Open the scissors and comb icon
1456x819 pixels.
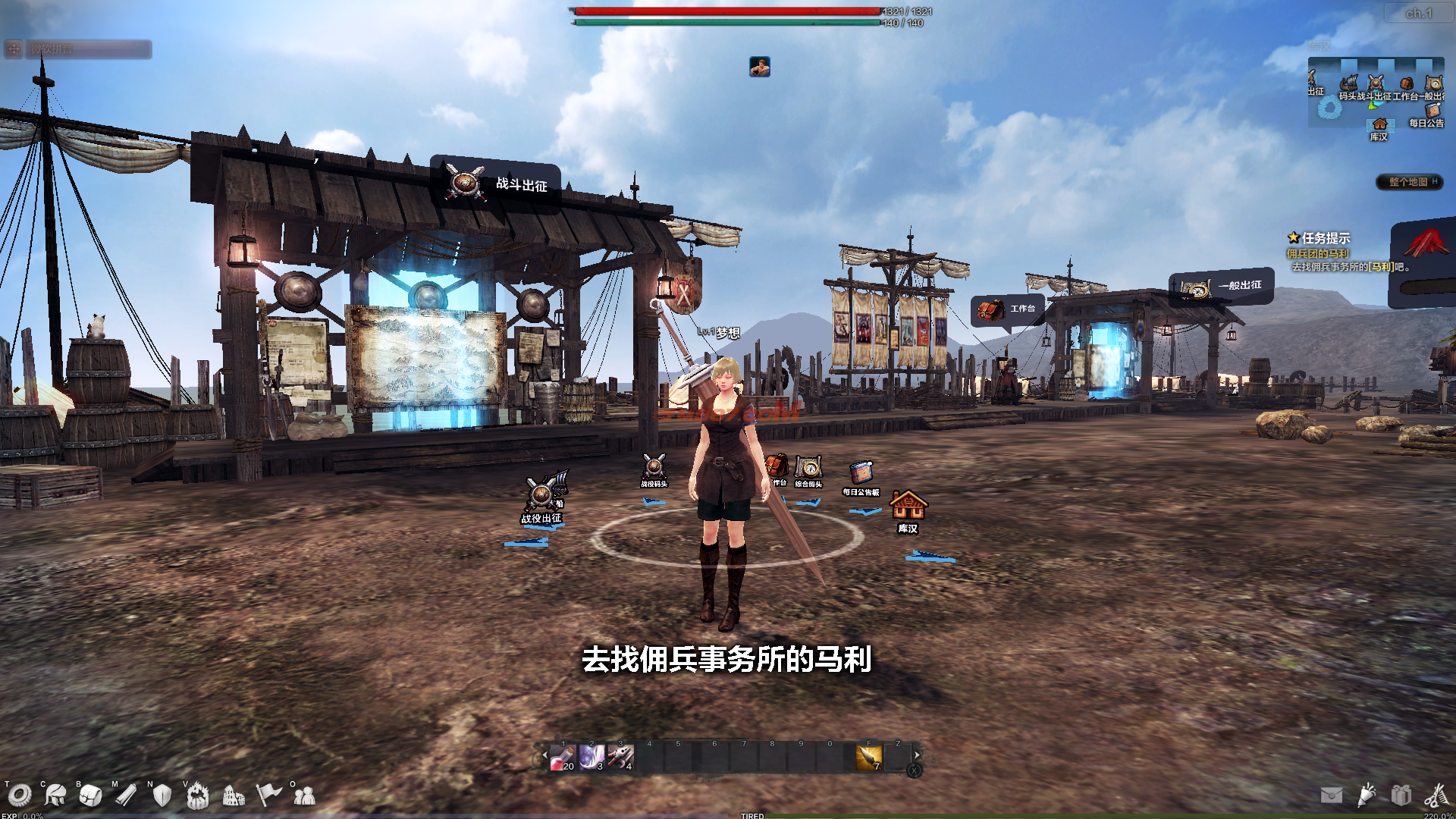[x=1436, y=795]
